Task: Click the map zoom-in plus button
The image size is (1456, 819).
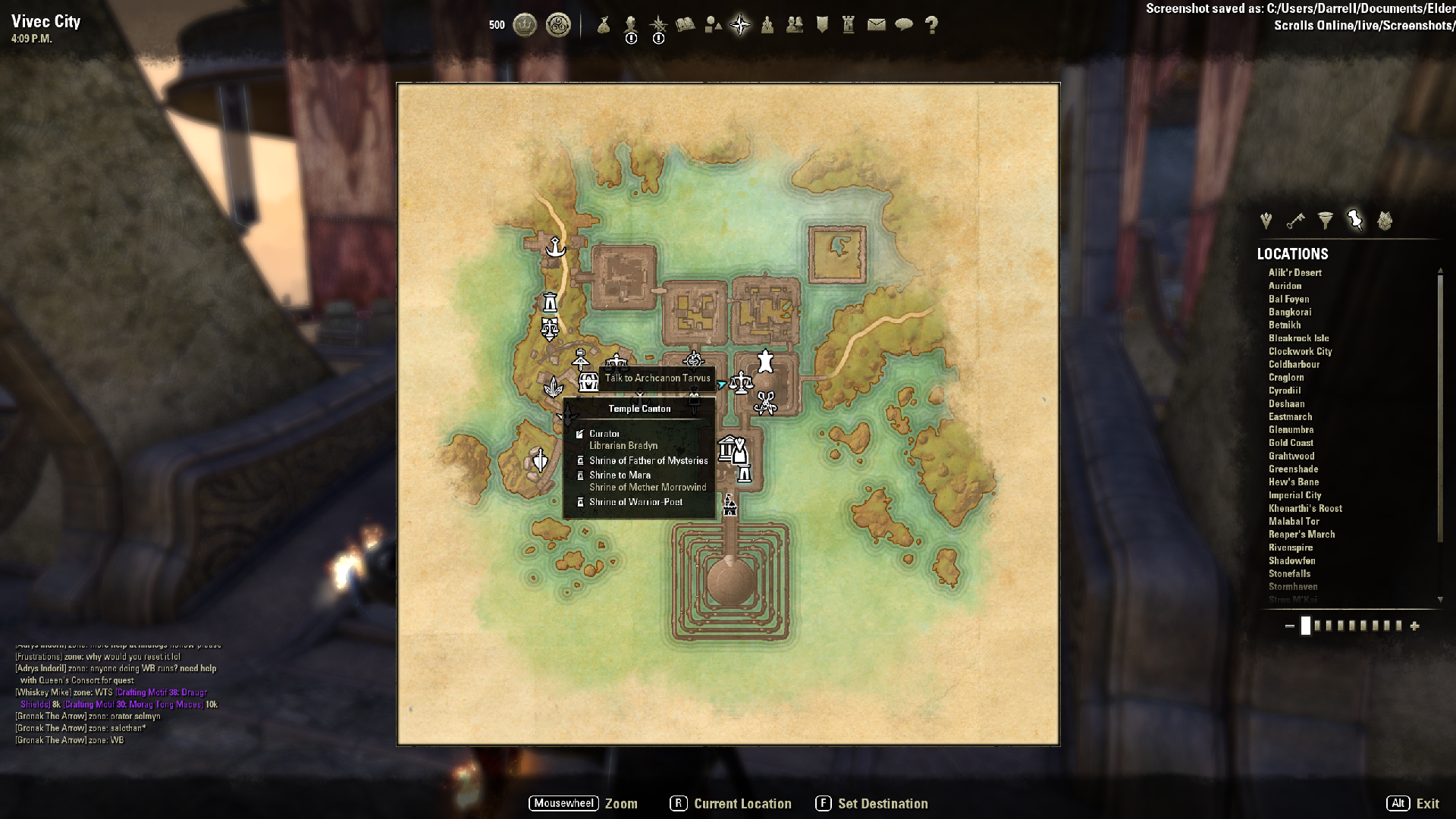Action: (x=1414, y=626)
